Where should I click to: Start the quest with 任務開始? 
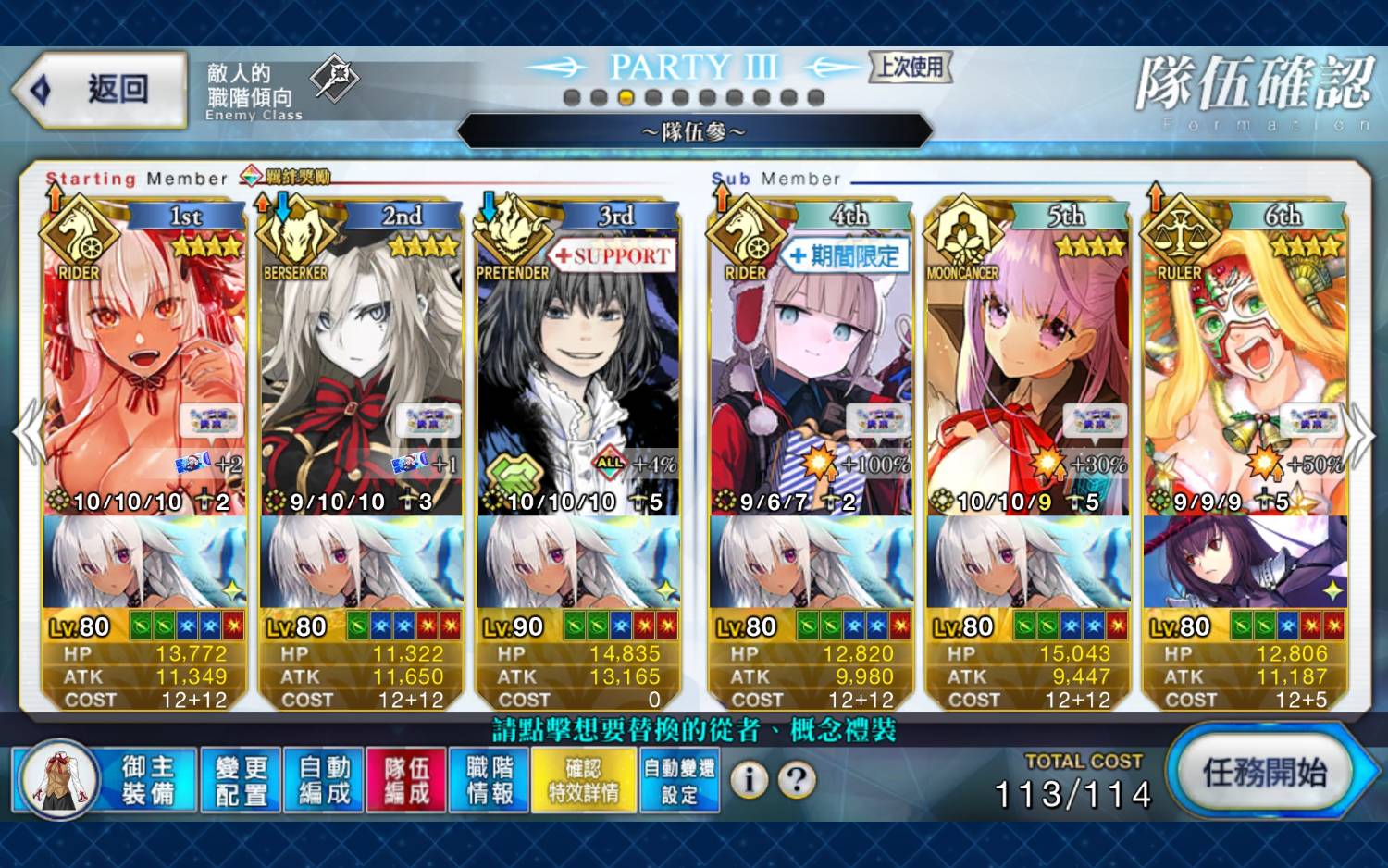coord(1263,773)
